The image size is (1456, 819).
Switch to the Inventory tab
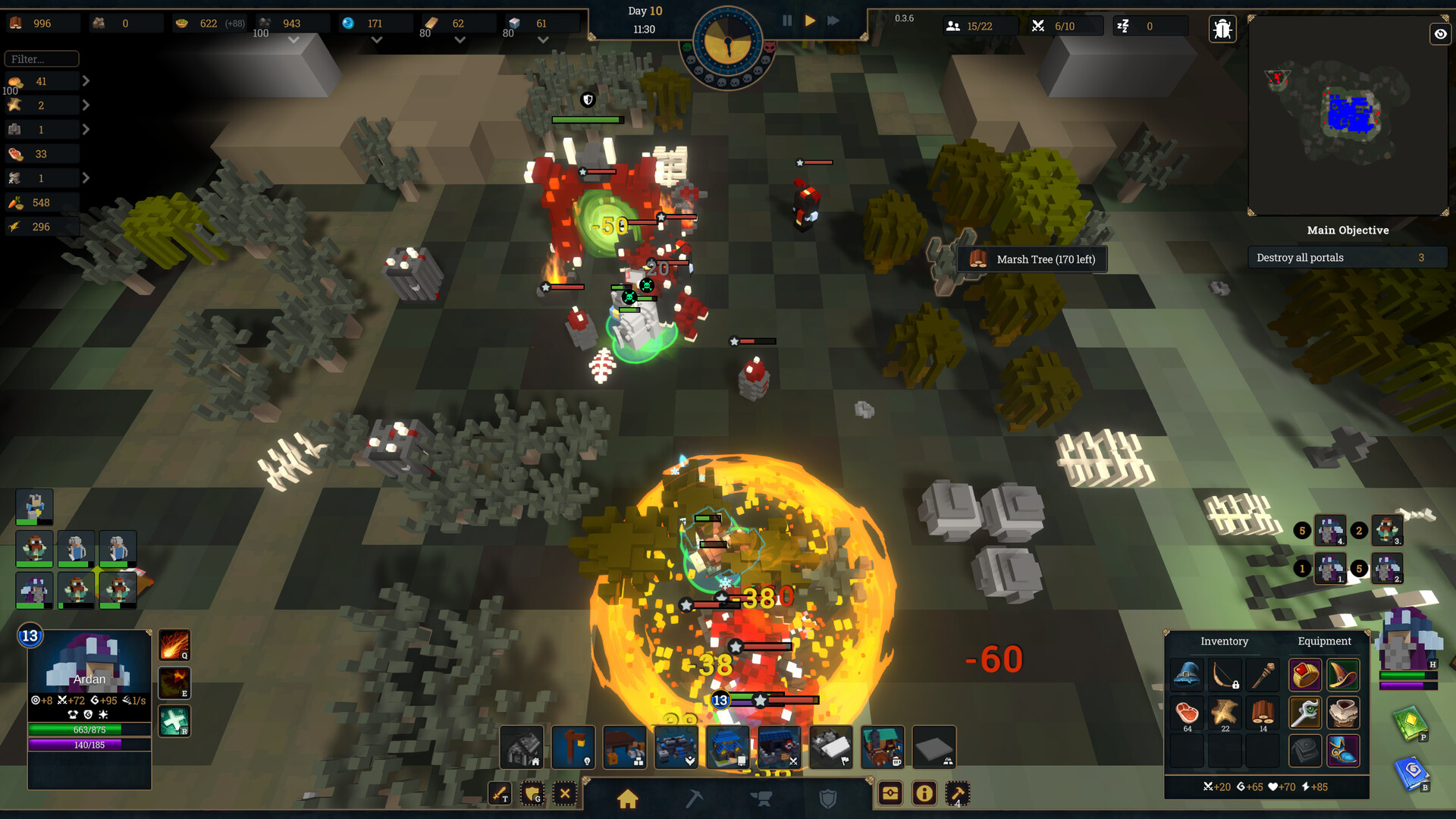[1224, 641]
